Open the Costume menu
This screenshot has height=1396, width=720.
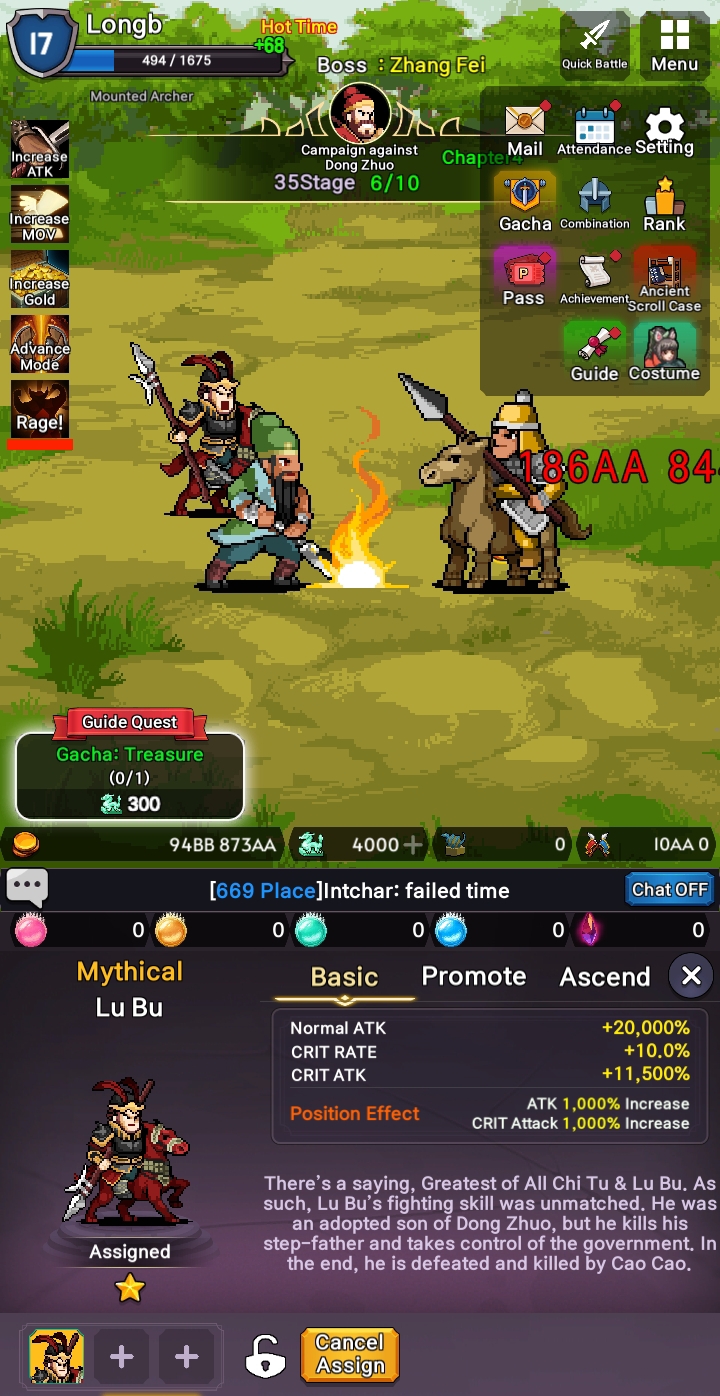664,352
